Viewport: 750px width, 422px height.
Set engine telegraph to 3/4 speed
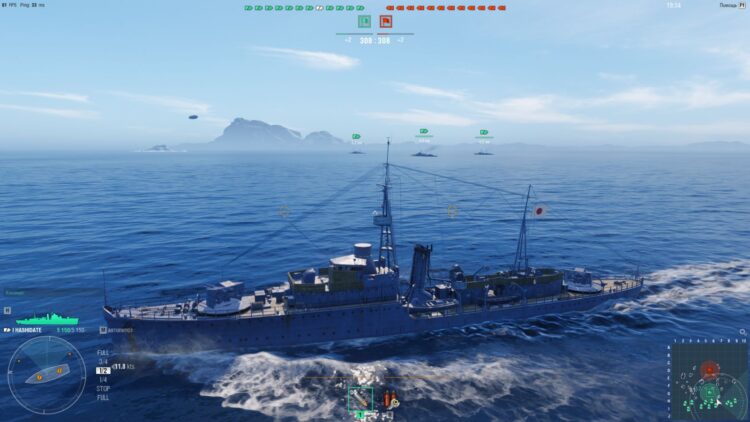[103, 361]
